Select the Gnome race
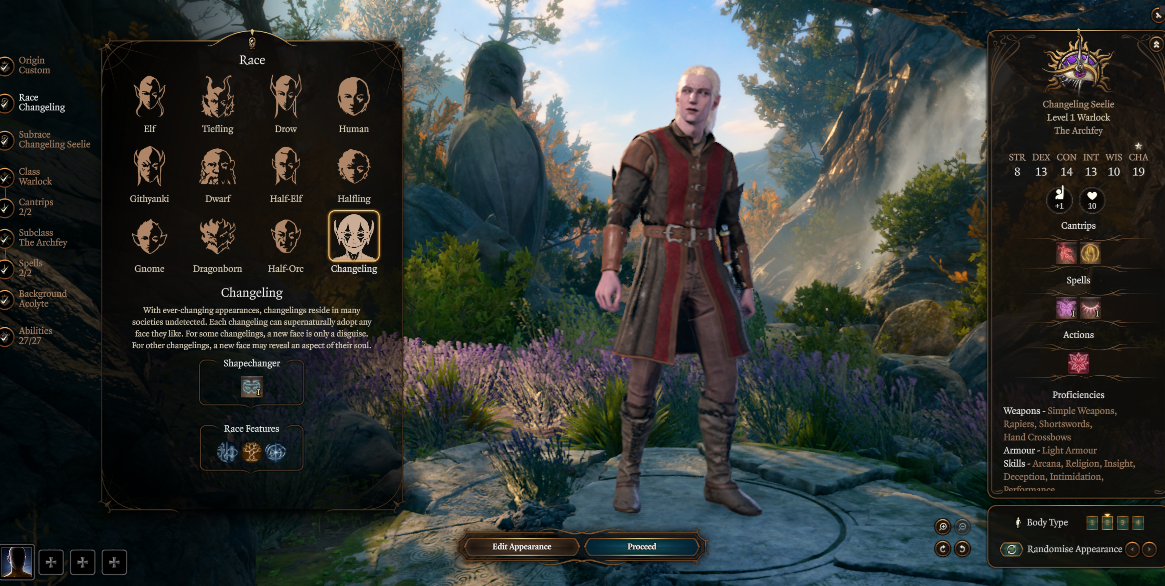1165x586 pixels. (149, 237)
